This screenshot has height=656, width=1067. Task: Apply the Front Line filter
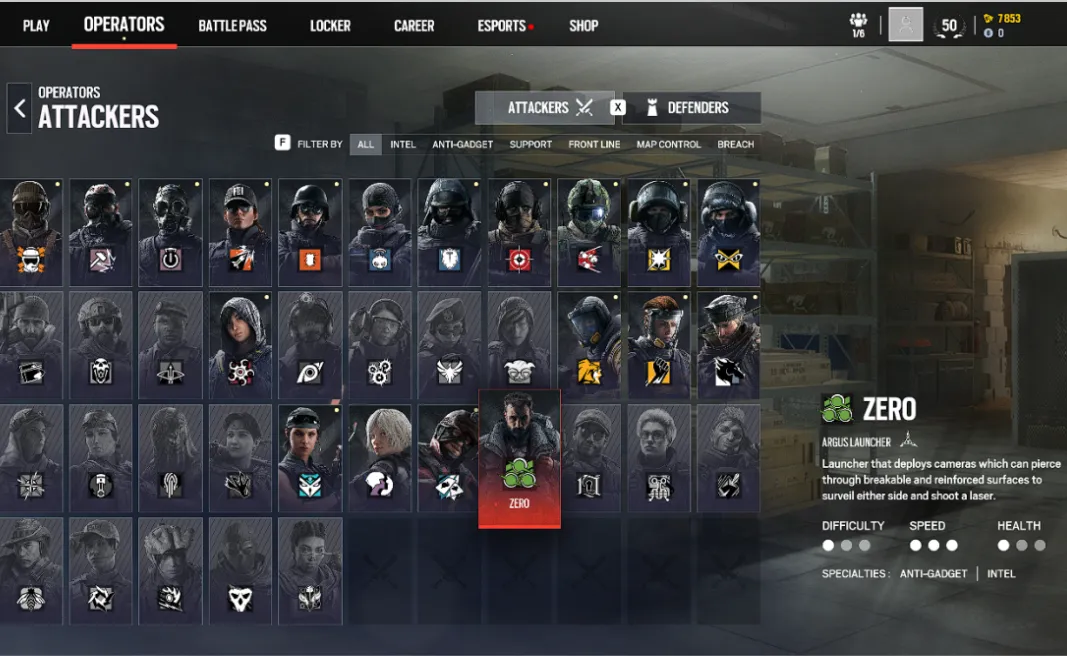(594, 144)
